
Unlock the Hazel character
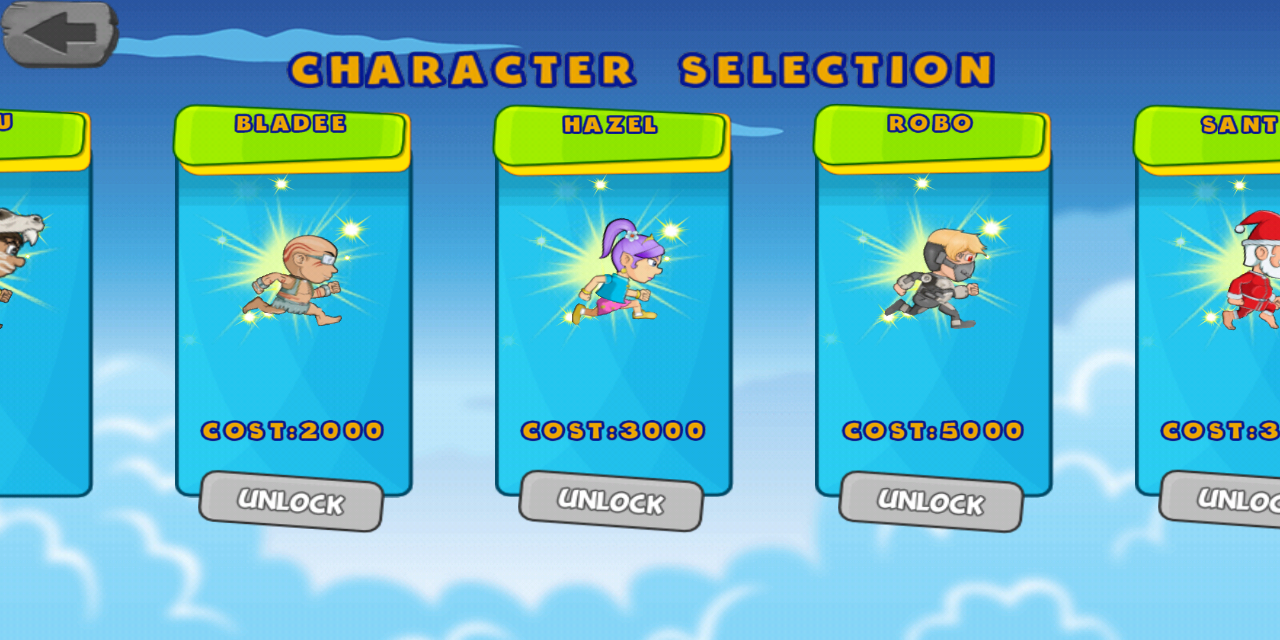tap(611, 501)
